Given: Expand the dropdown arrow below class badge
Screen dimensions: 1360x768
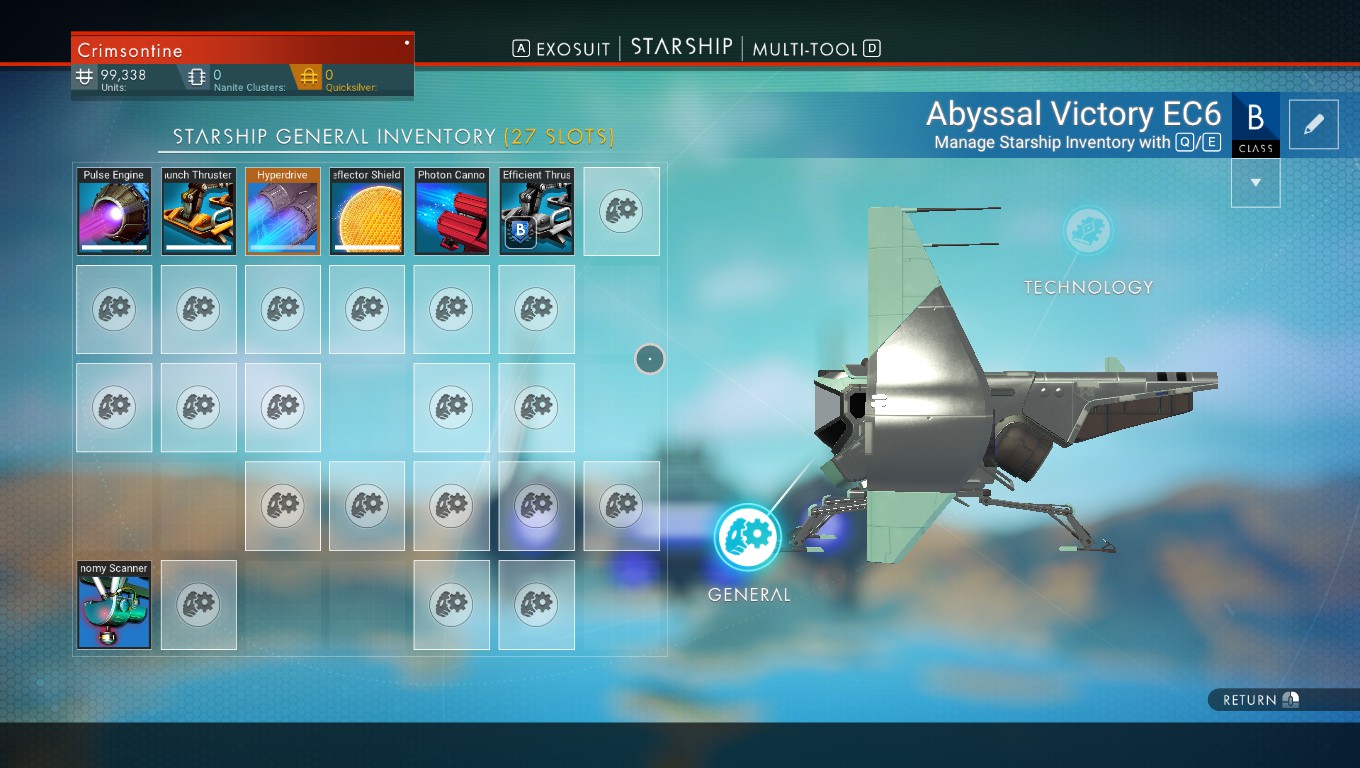Looking at the screenshot, I should click(x=1256, y=183).
